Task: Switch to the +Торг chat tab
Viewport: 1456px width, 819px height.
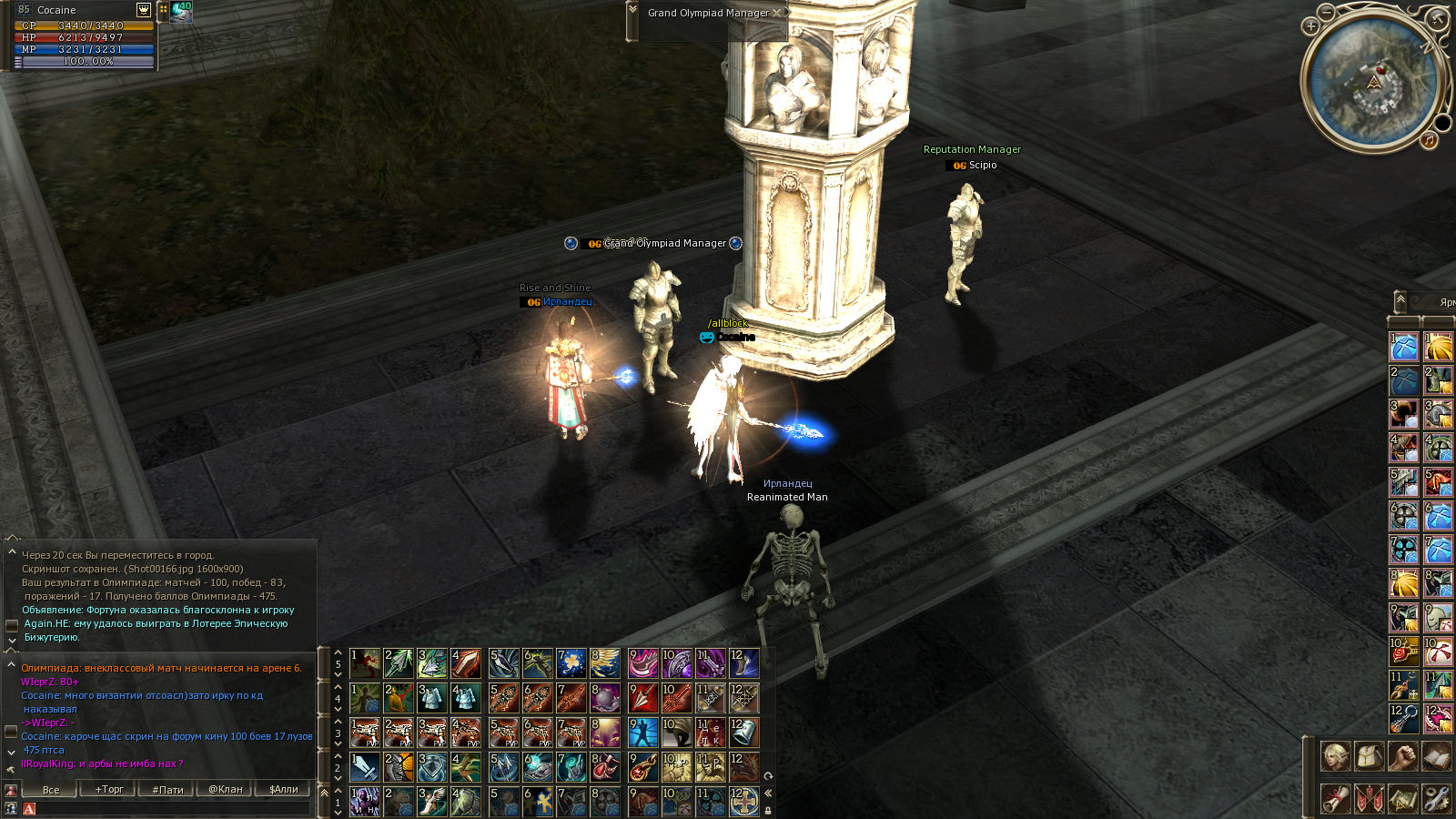Action: [x=109, y=789]
